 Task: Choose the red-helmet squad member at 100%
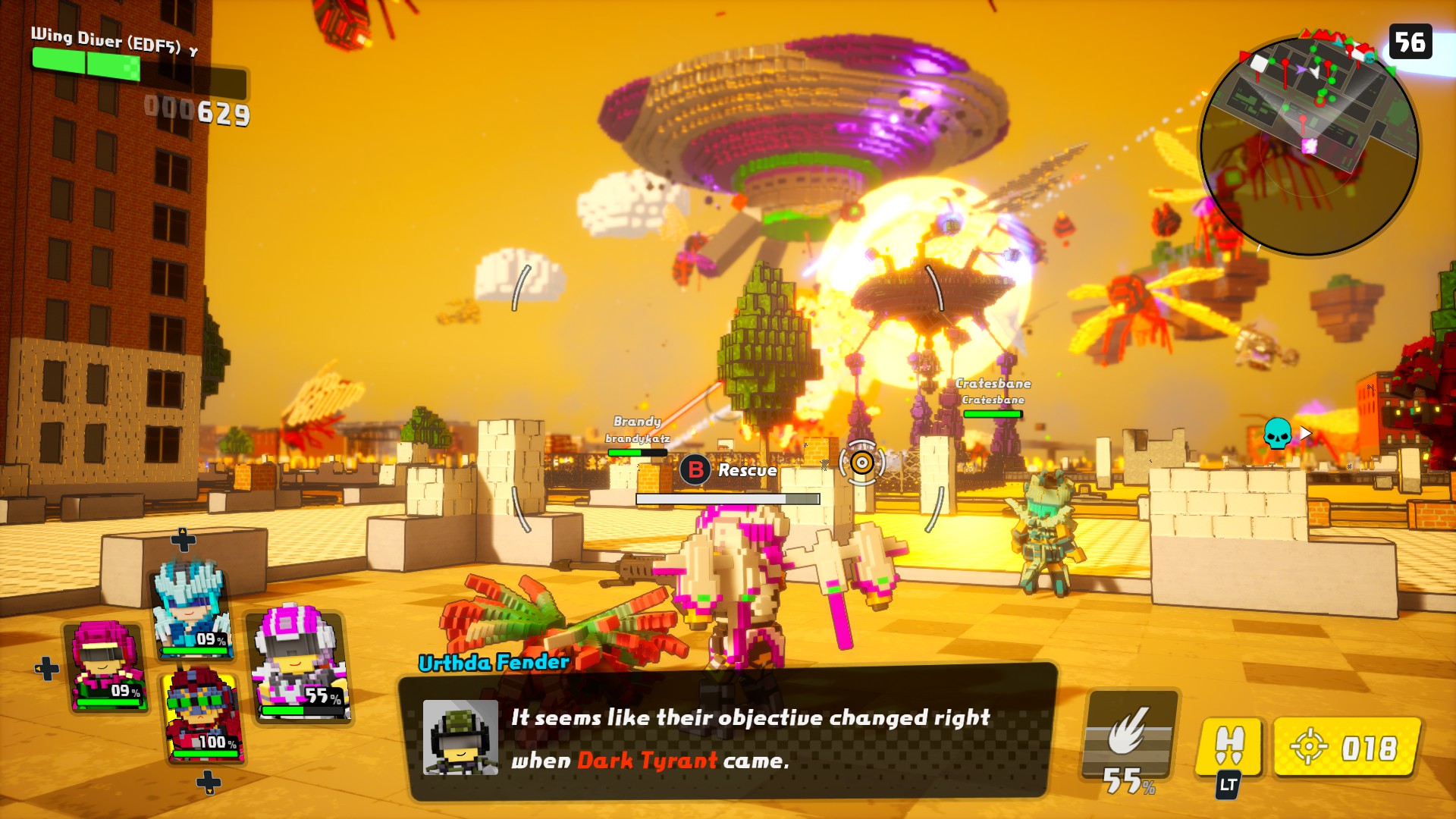(x=201, y=714)
